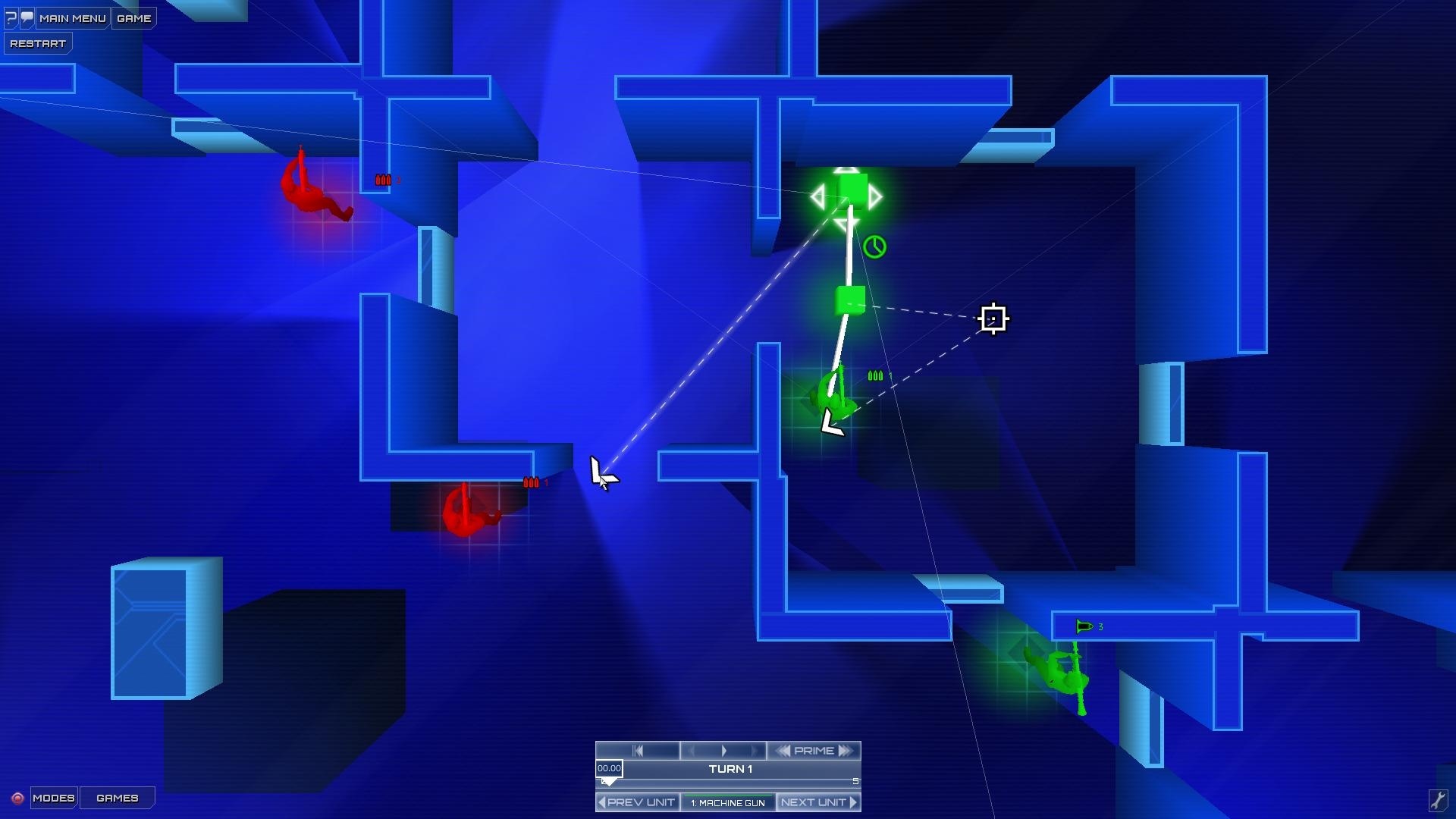Click the 00.00 turn timeline slider handle
The image size is (1456, 819).
609,769
